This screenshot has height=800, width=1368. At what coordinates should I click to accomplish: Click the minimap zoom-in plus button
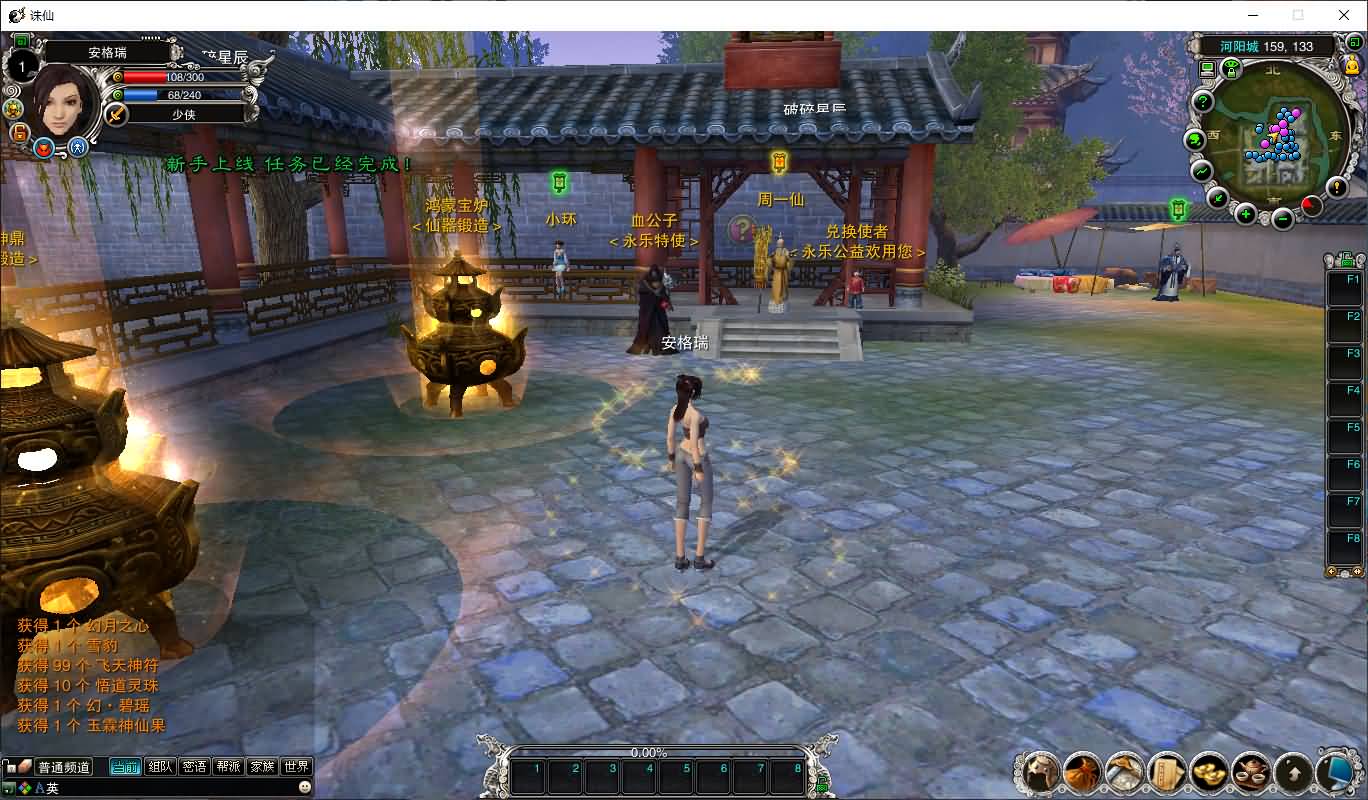click(1245, 215)
